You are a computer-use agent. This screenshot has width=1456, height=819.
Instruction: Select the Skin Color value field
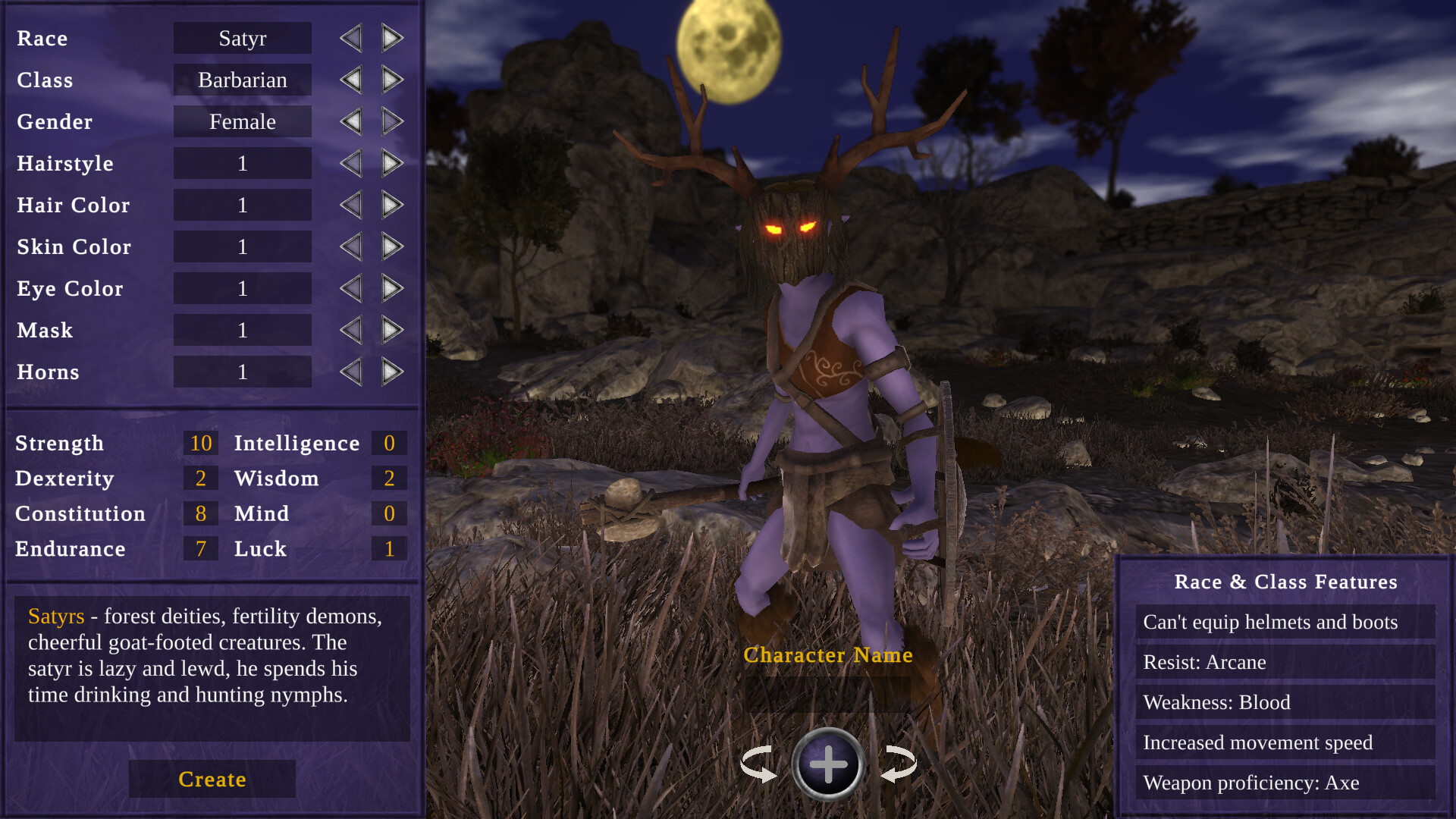(x=242, y=246)
